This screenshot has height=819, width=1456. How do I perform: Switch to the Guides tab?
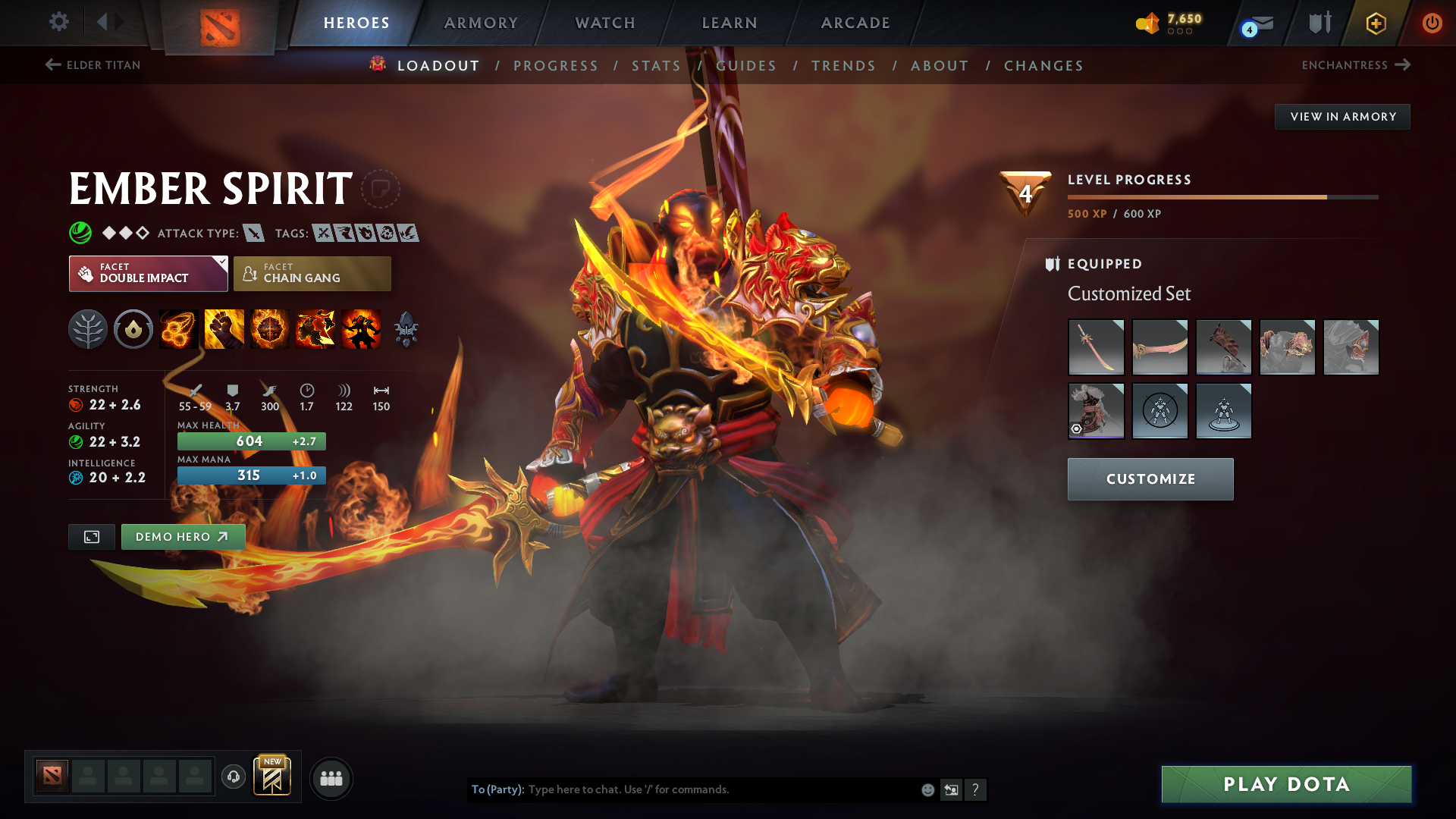[x=747, y=65]
